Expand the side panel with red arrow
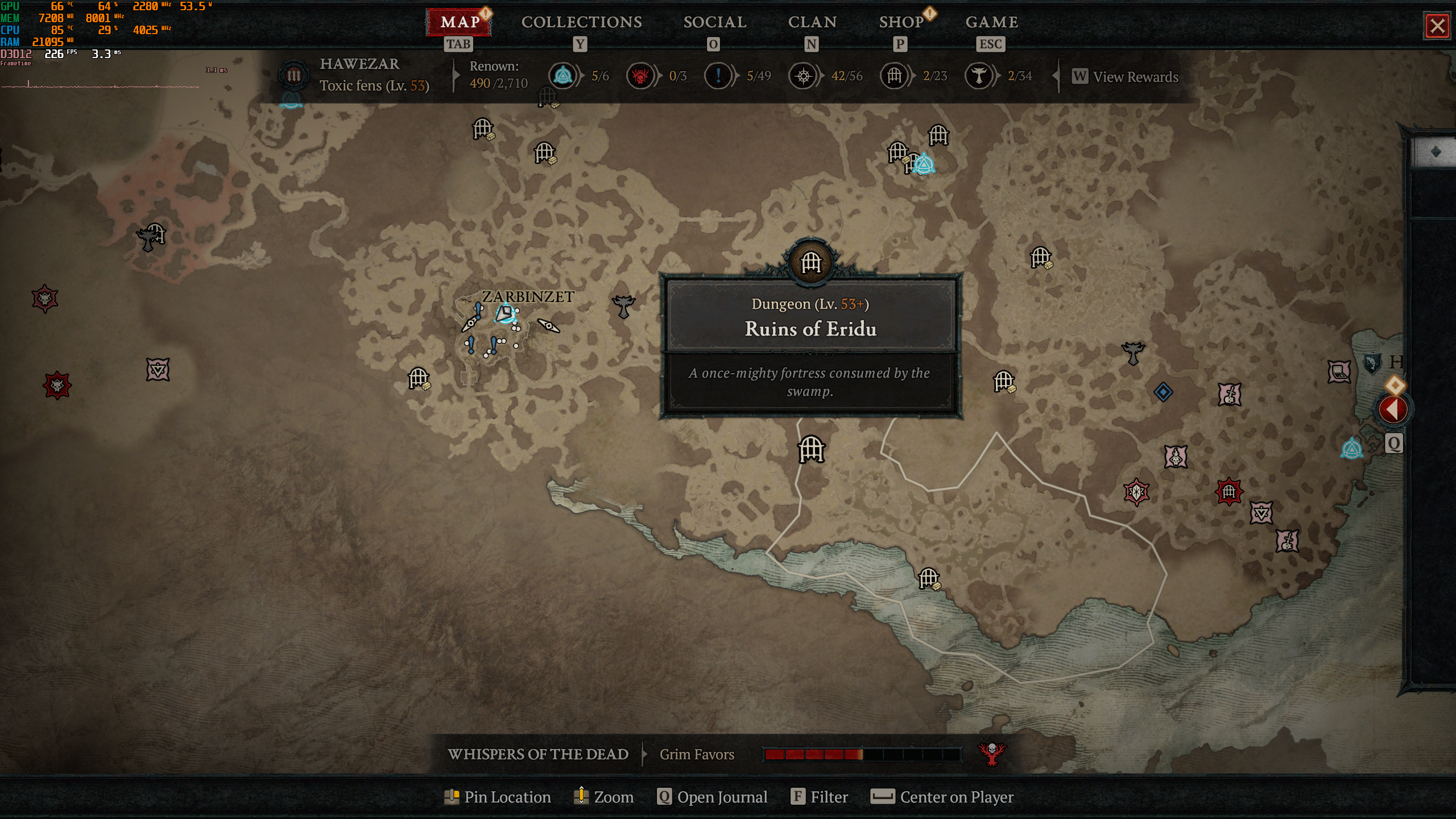The image size is (1456, 819). point(1392,409)
